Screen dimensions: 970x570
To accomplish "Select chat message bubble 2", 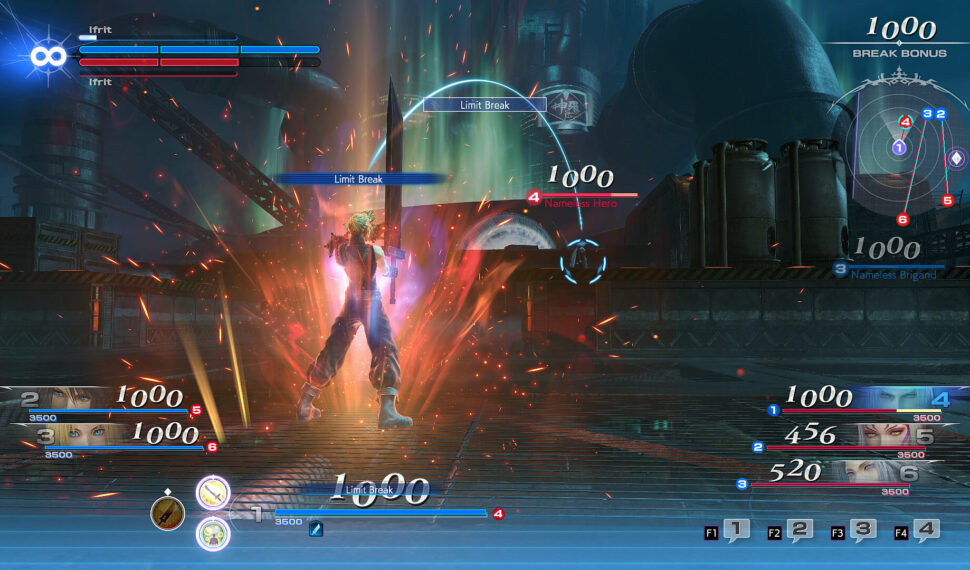I will pos(800,531).
